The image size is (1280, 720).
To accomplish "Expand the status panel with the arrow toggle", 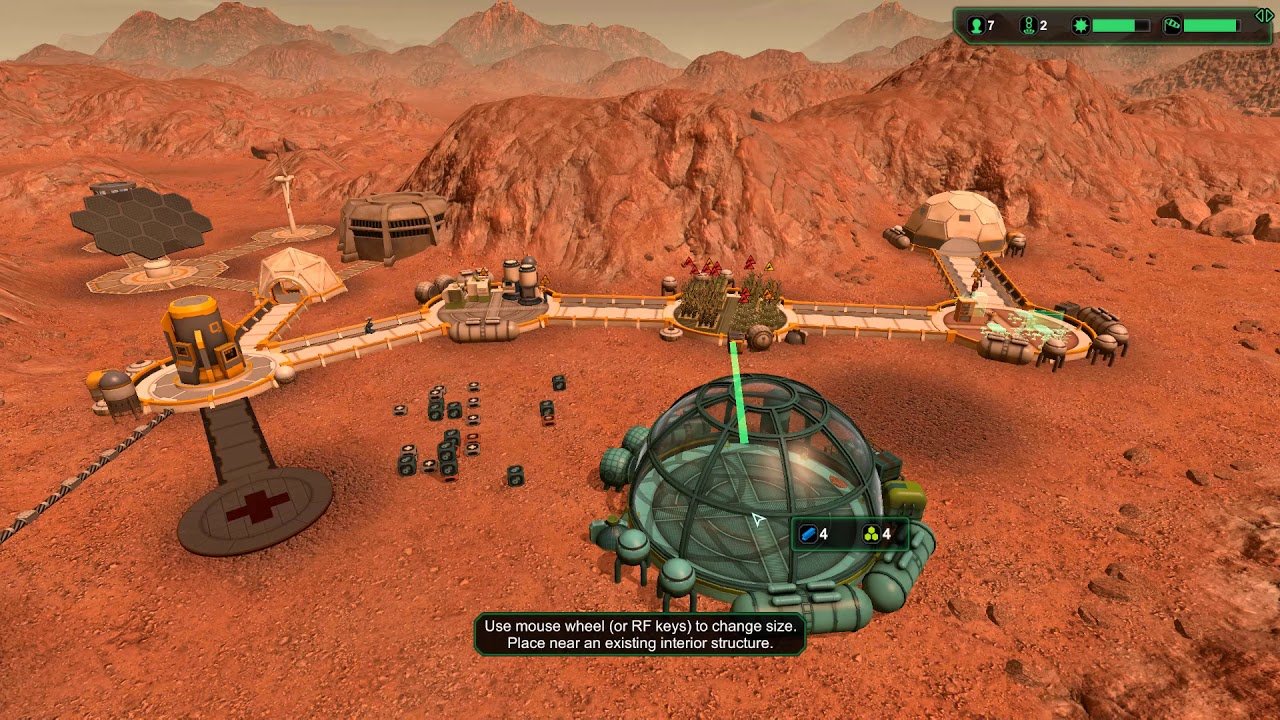I will tap(1264, 16).
